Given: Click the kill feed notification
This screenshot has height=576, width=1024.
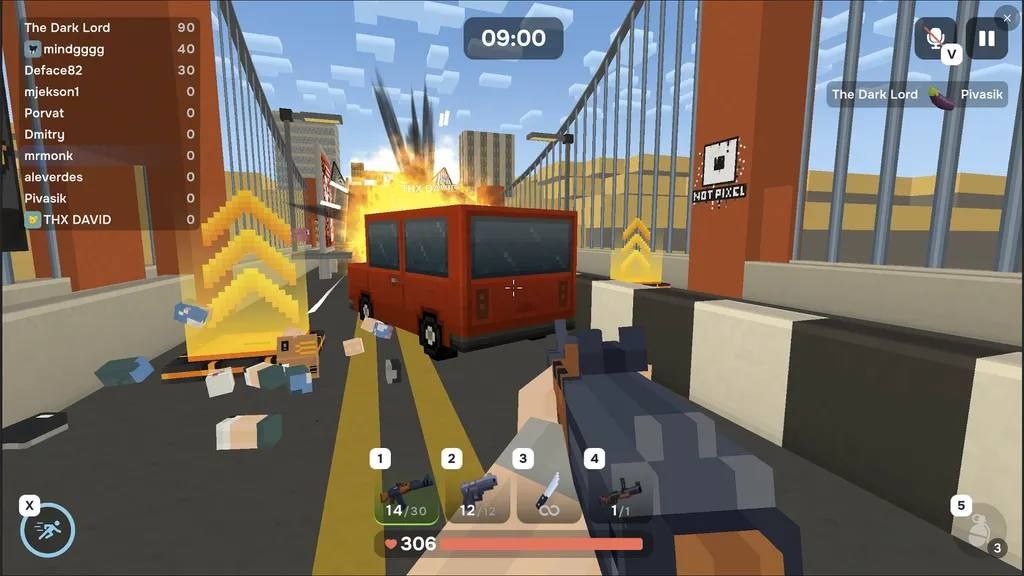Looking at the screenshot, I should click(x=909, y=94).
